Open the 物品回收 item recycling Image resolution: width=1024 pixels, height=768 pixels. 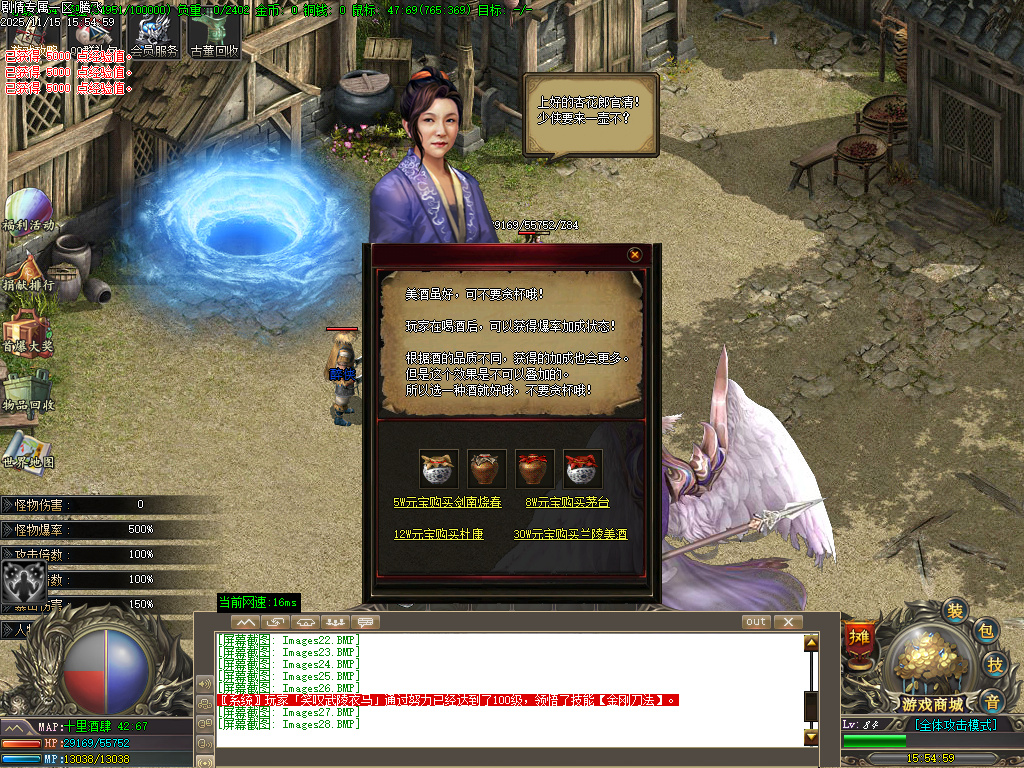click(x=28, y=392)
